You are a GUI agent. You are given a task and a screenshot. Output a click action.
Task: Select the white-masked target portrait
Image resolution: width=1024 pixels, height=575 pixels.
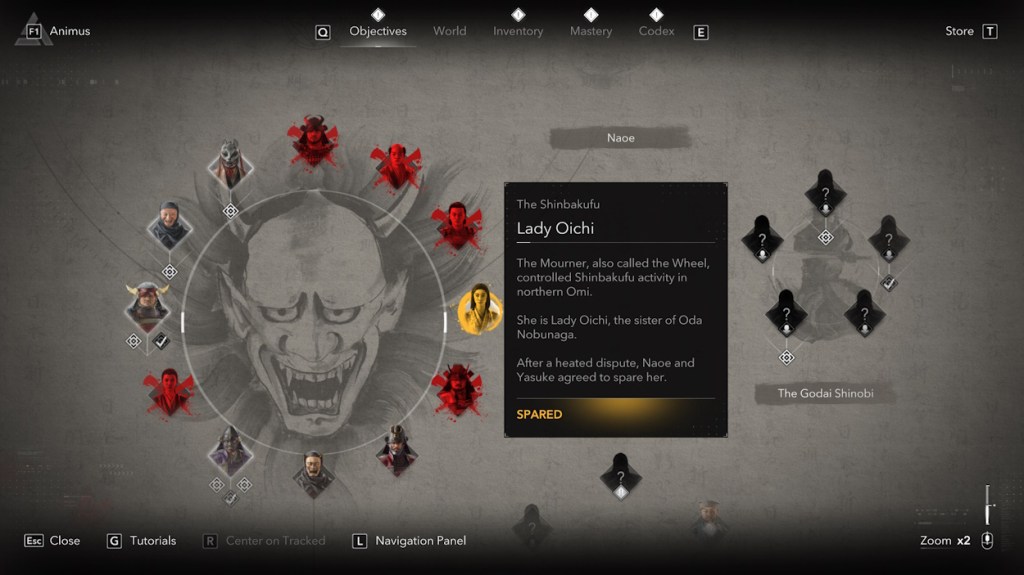(x=230, y=163)
